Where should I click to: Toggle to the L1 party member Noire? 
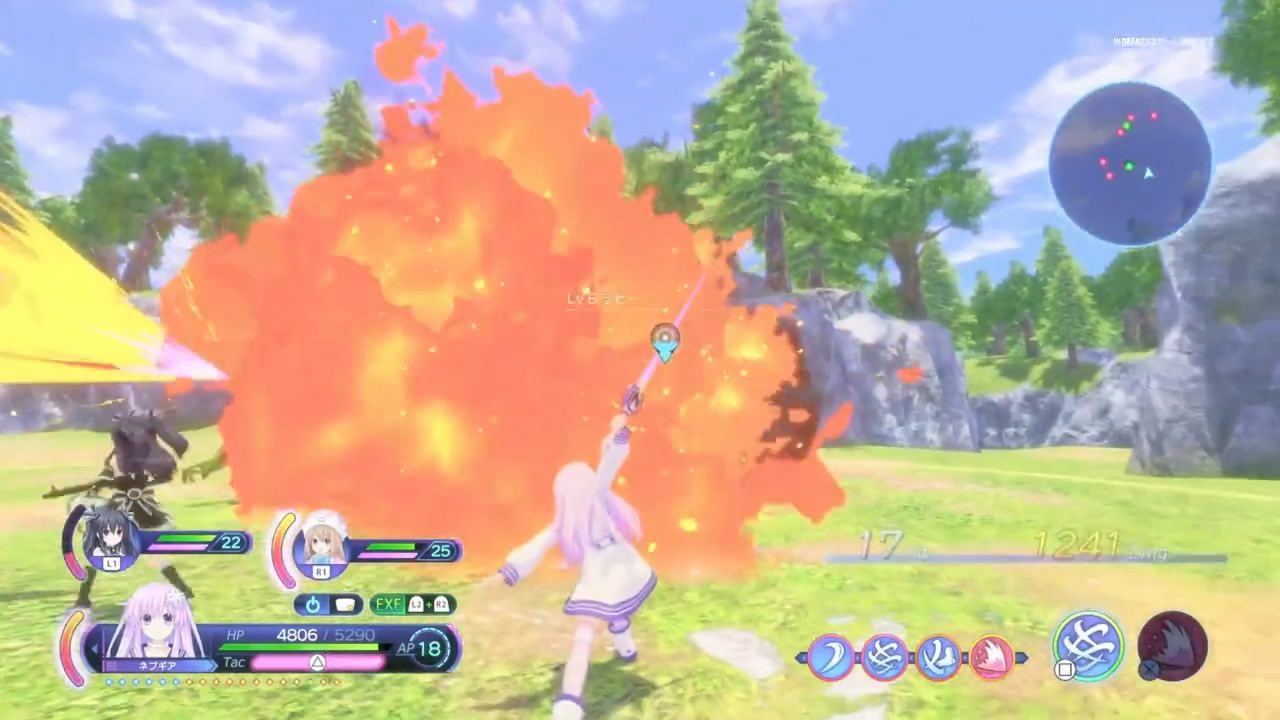pyautogui.click(x=112, y=541)
